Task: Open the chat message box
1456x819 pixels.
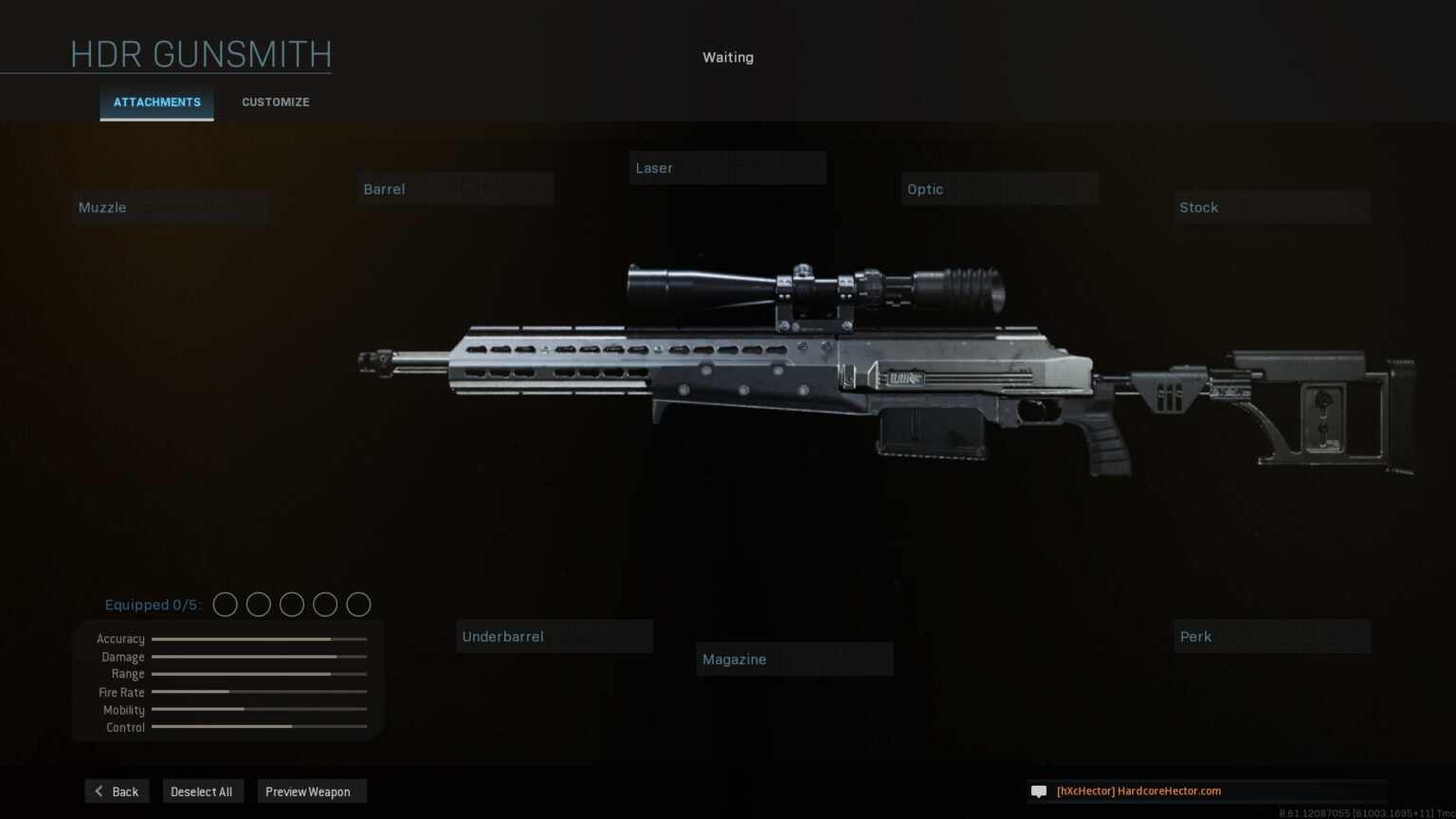Action: (1205, 792)
